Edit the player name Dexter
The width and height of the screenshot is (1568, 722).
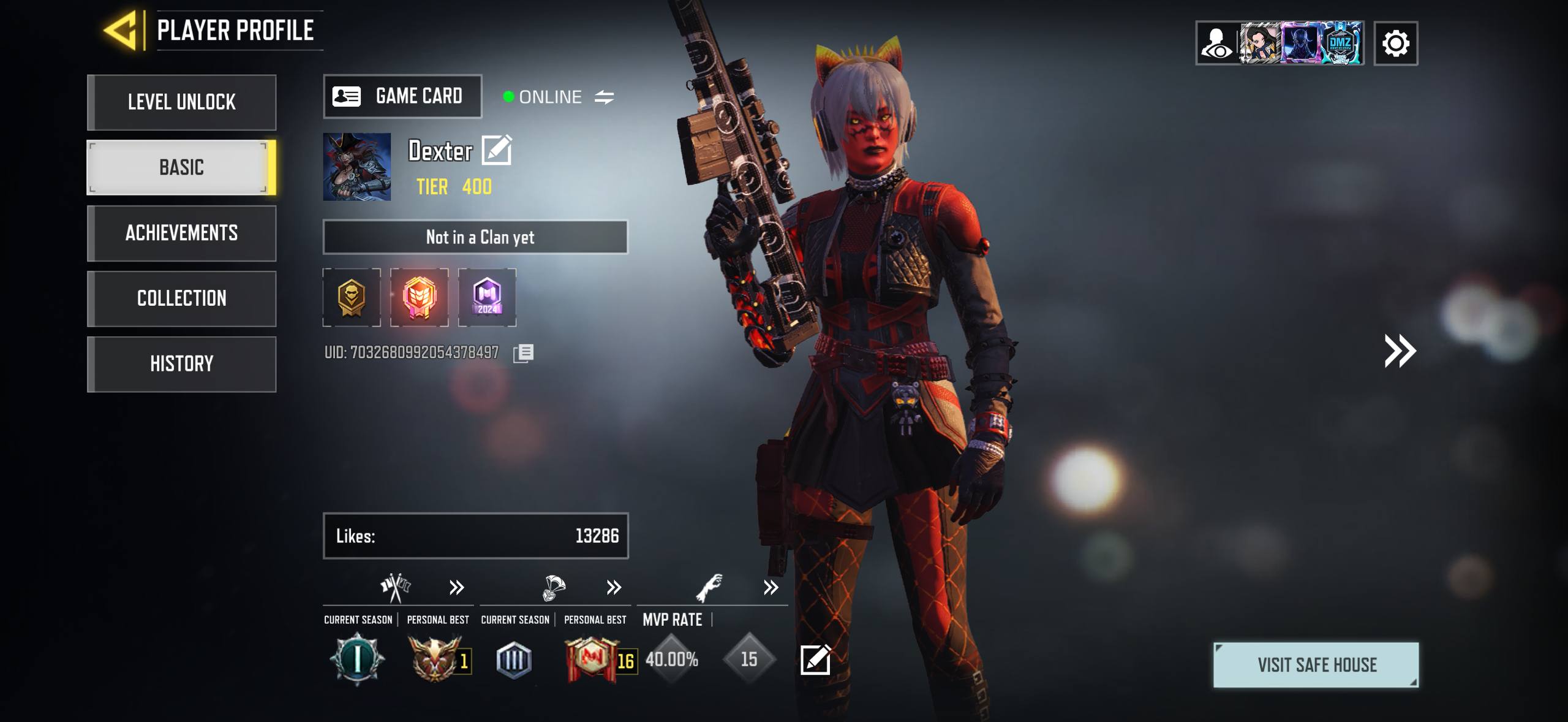497,150
